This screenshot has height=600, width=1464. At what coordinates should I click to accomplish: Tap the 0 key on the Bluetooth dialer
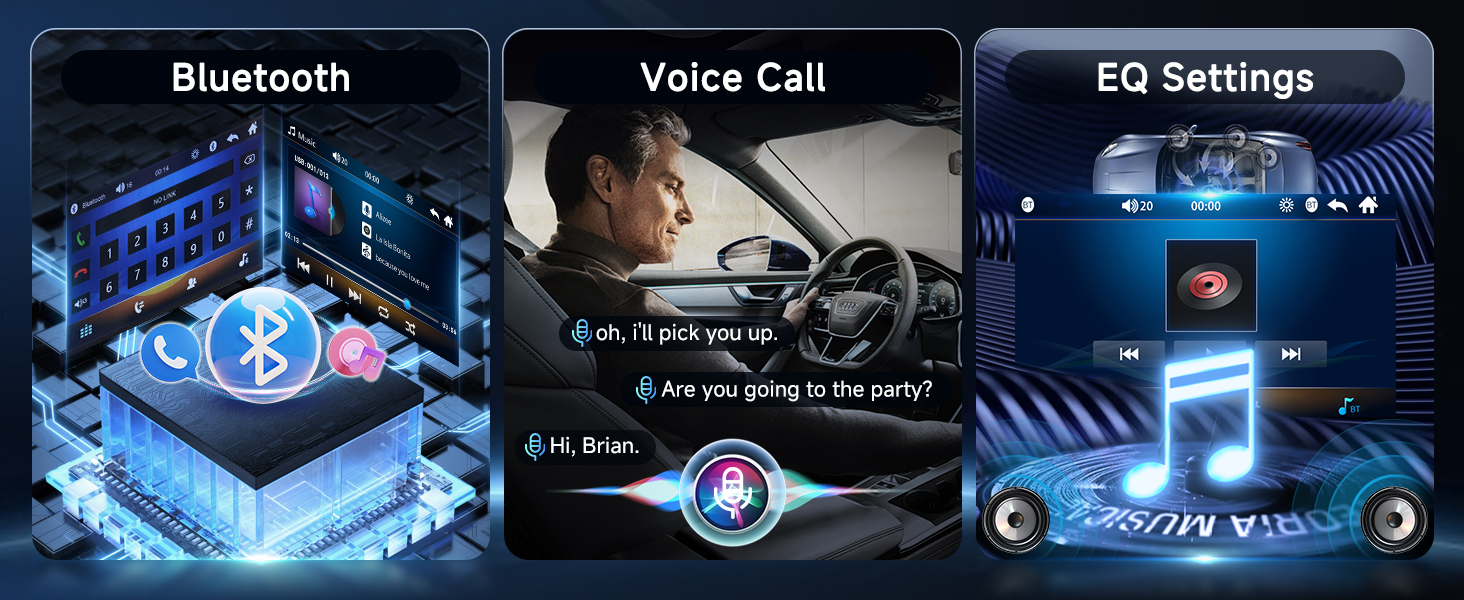pyautogui.click(x=222, y=237)
